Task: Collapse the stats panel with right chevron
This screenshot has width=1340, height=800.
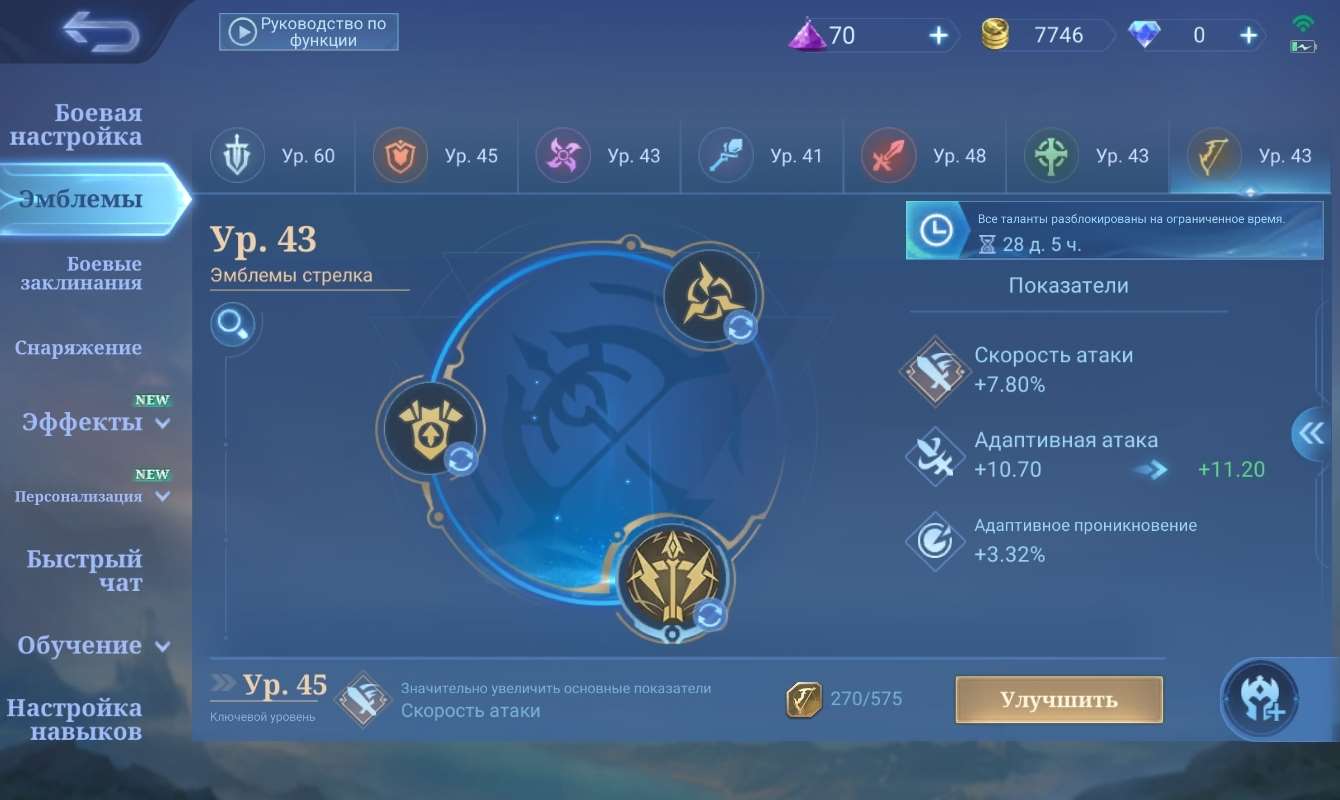Action: (x=1311, y=434)
